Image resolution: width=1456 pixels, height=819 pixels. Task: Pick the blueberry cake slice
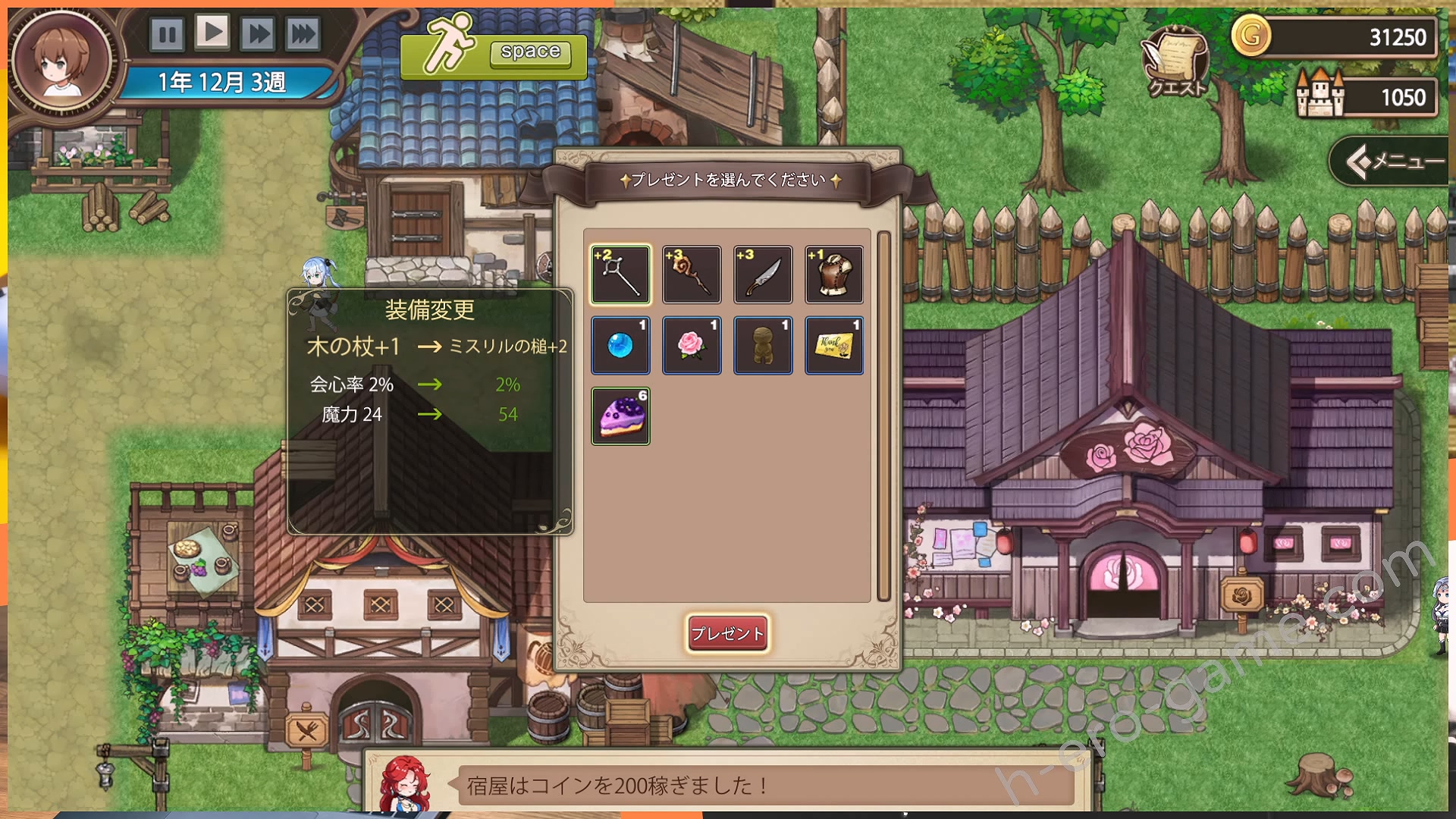click(620, 416)
